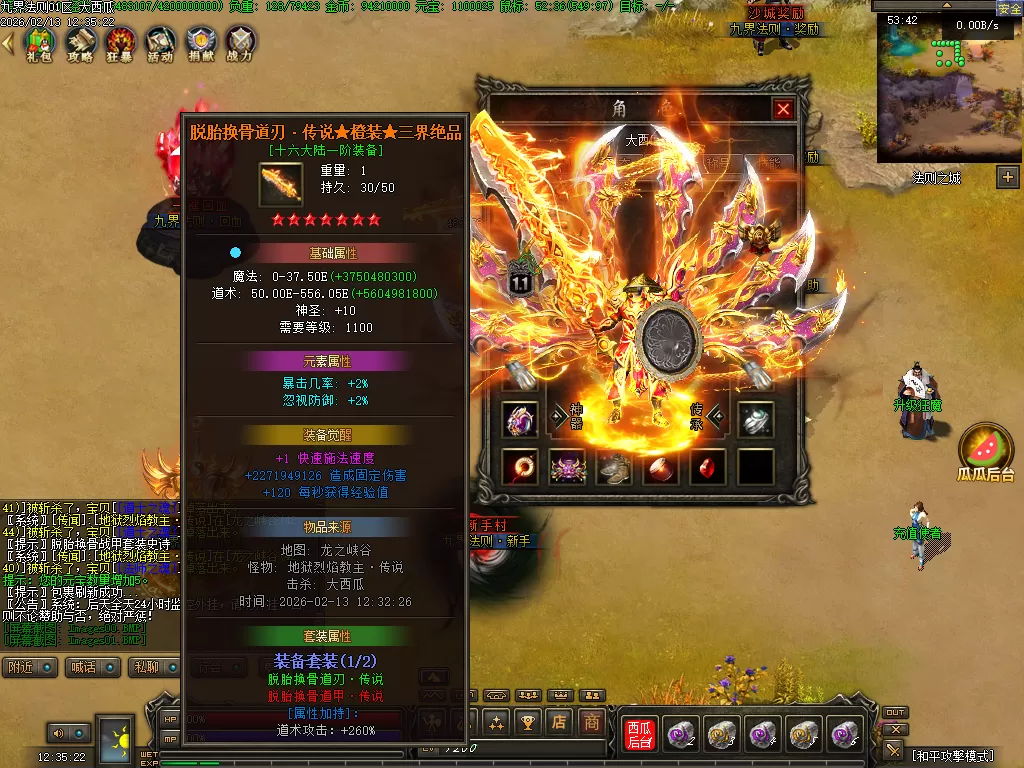Open the gift pack (礼包) menu
Viewport: 1024px width, 768px height.
pos(40,43)
